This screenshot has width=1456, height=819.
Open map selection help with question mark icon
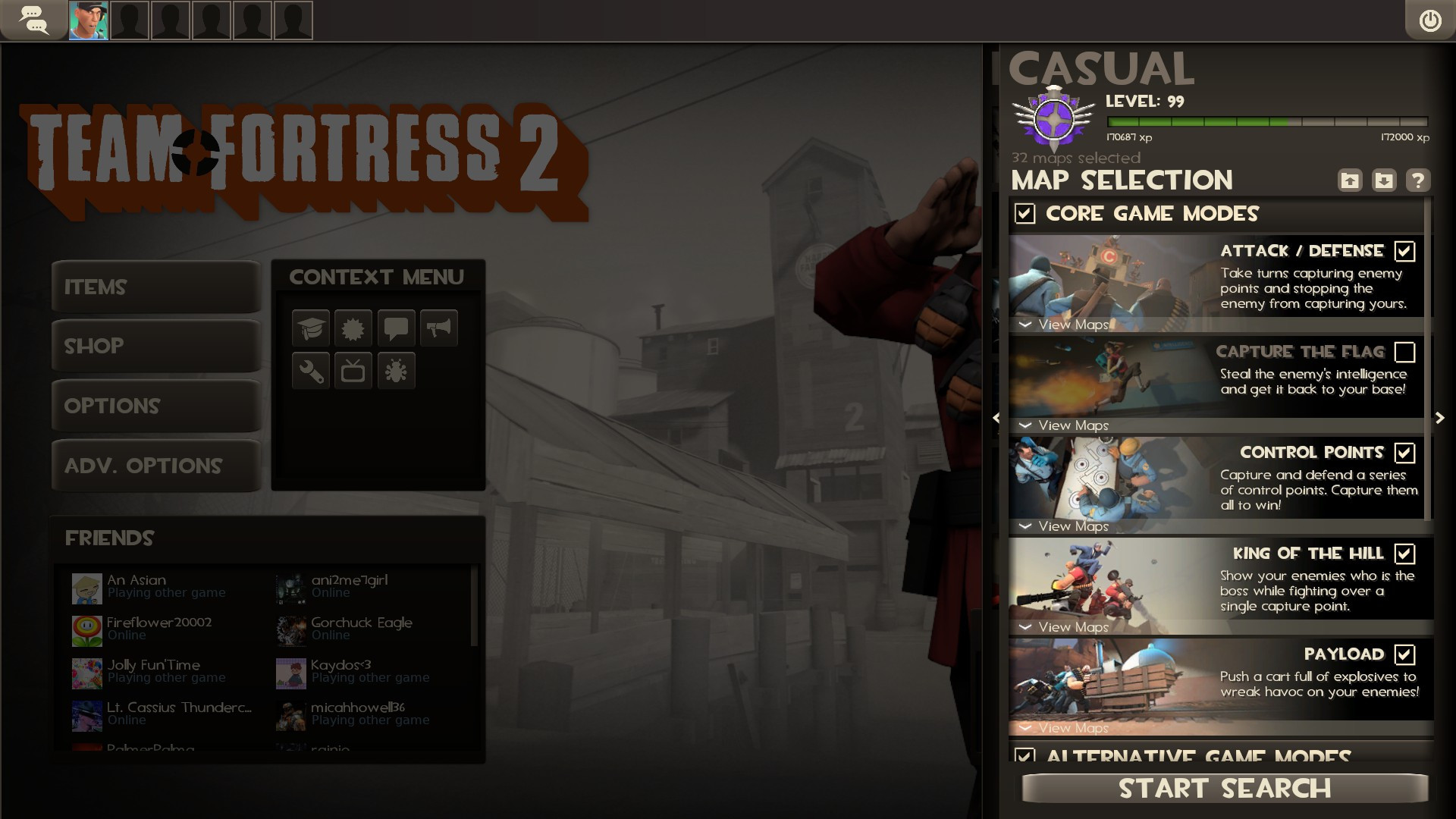[x=1420, y=180]
